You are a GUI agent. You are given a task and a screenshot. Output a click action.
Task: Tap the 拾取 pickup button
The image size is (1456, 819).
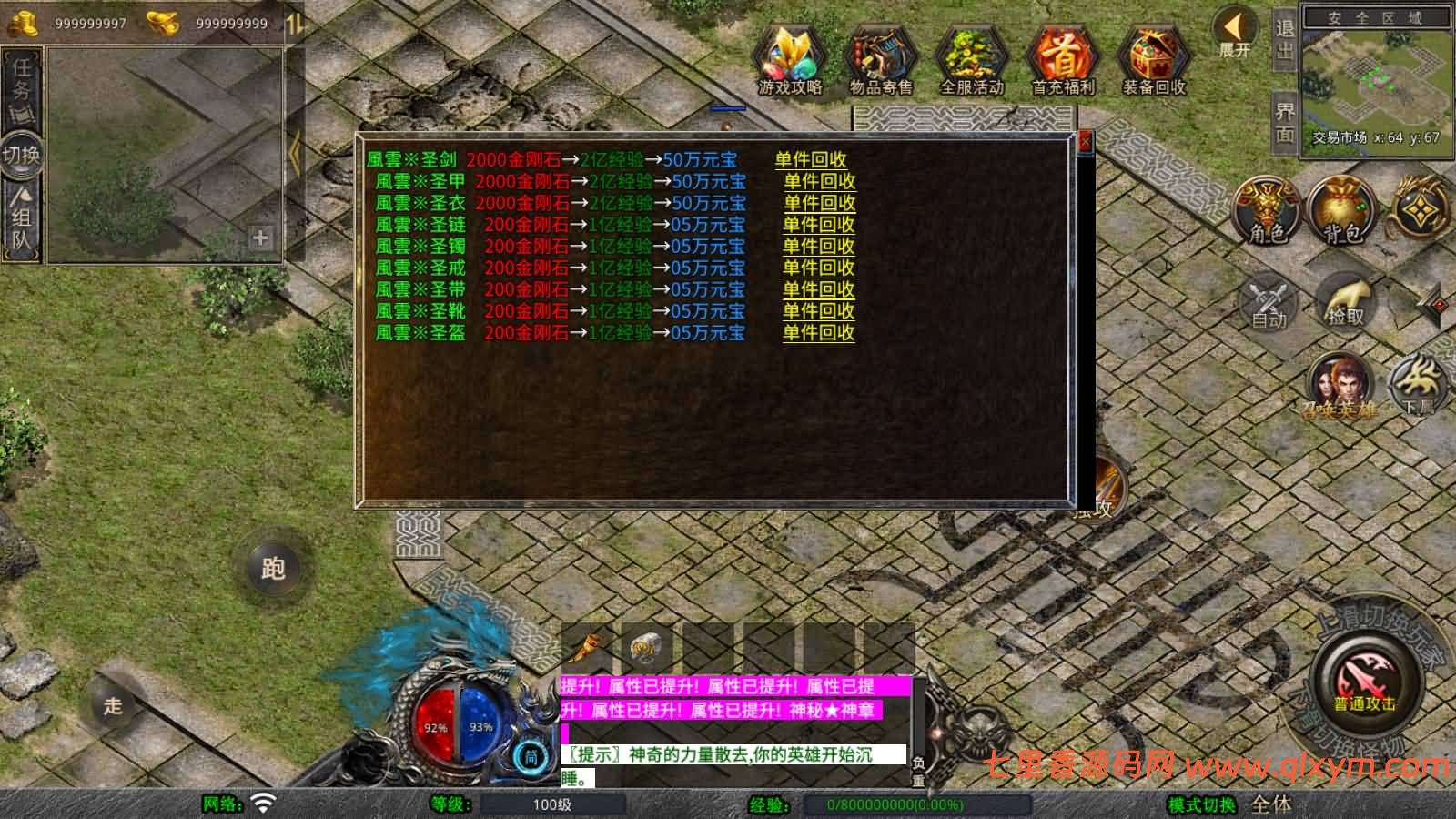(1346, 302)
